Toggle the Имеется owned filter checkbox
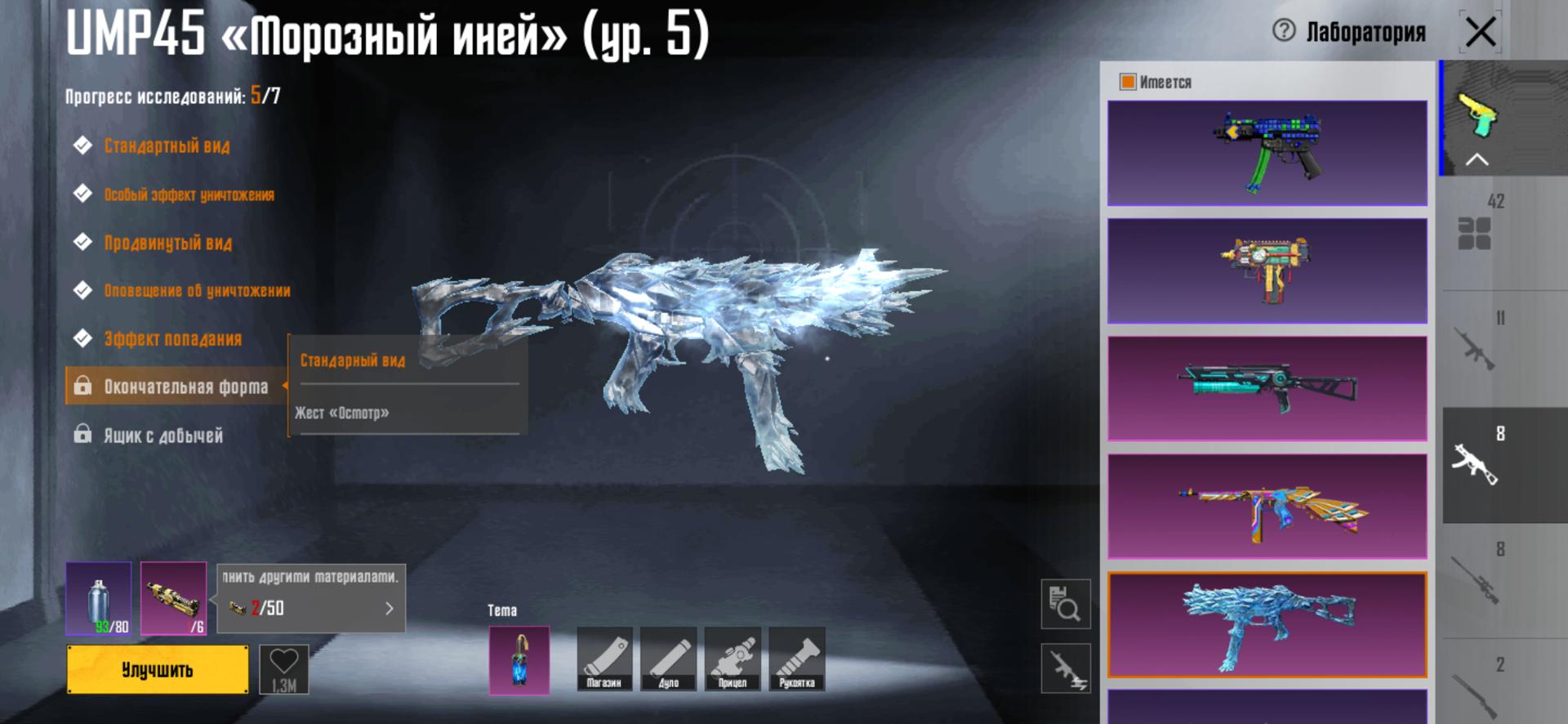1568x724 pixels. pos(1128,82)
